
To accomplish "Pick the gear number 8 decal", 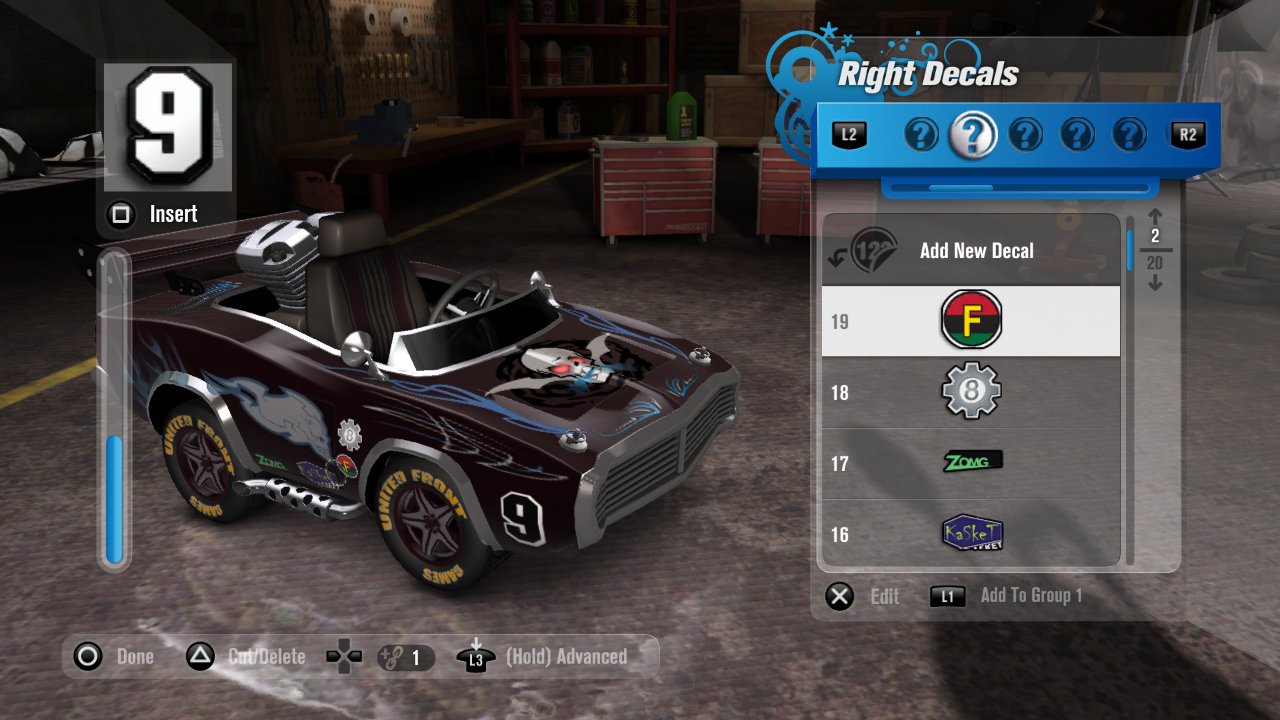I will [x=970, y=392].
